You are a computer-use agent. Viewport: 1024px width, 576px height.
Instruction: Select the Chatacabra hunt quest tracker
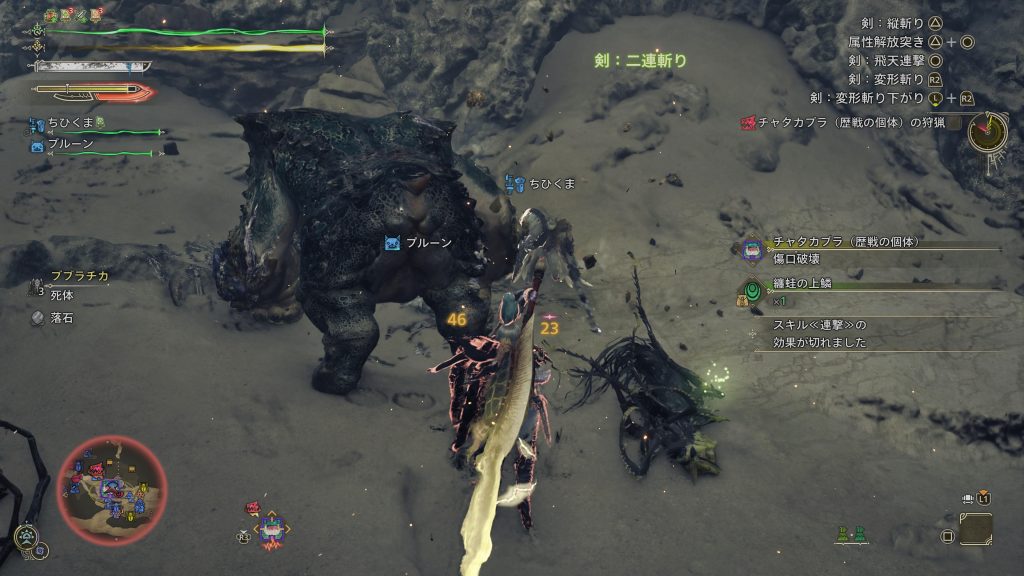pos(845,122)
